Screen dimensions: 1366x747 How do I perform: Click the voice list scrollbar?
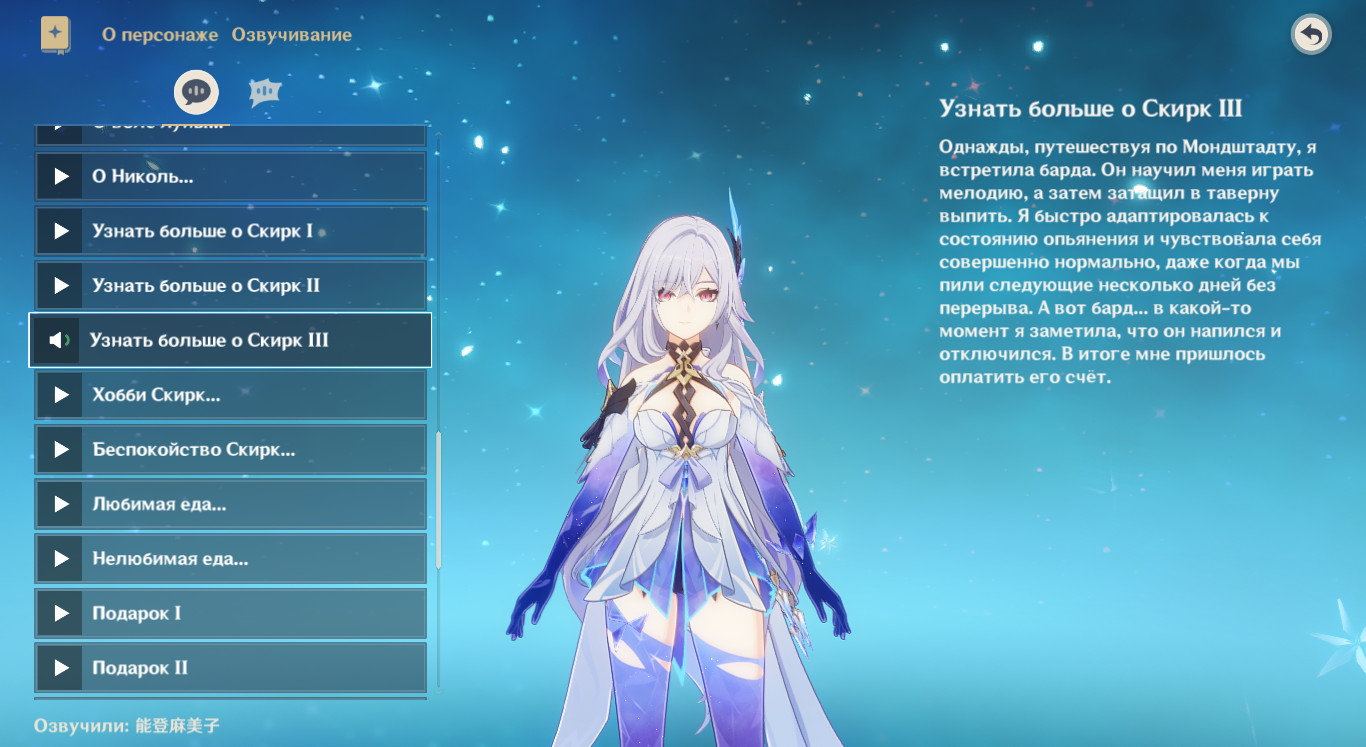[438, 500]
